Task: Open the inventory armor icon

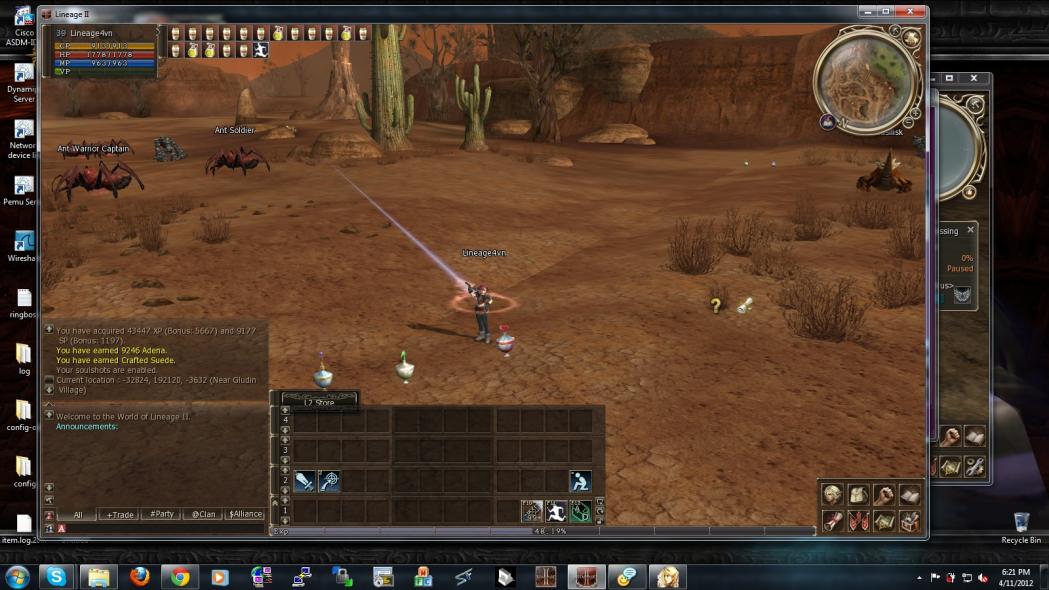Action: [x=858, y=495]
